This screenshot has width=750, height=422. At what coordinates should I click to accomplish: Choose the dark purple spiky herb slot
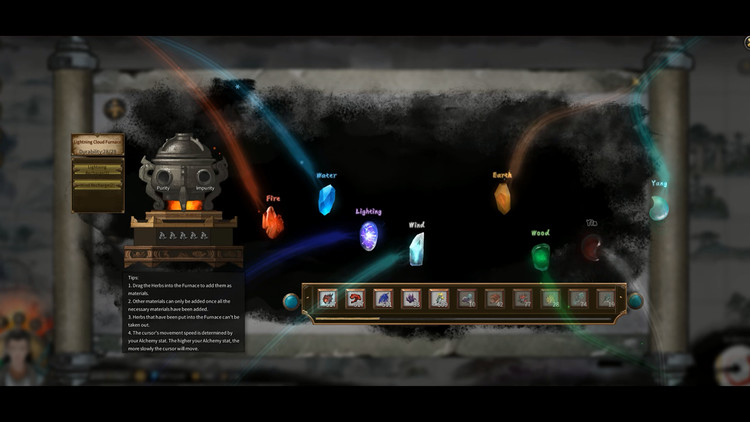[411, 298]
